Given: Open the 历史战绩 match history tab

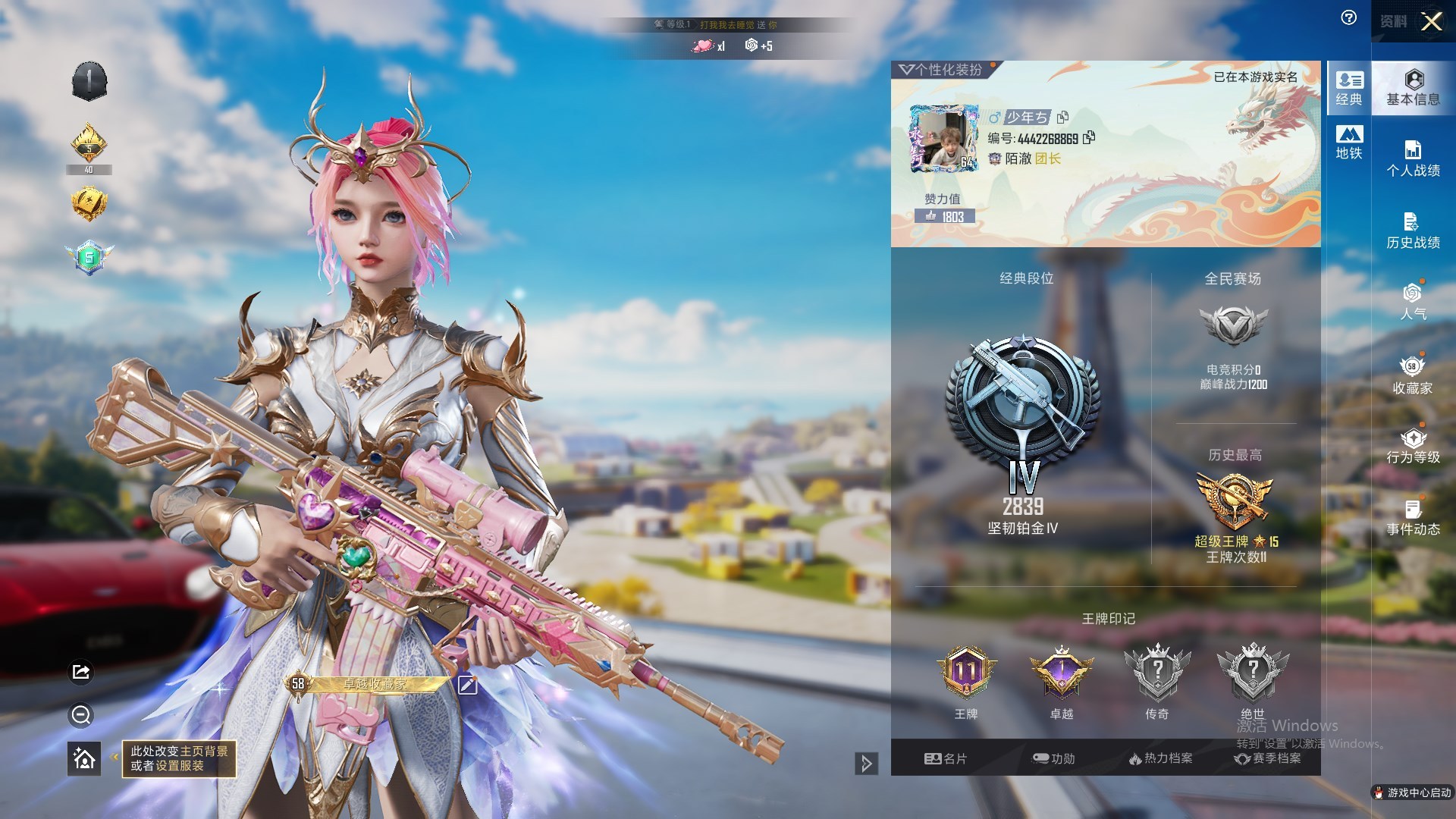Looking at the screenshot, I should 1413,231.
